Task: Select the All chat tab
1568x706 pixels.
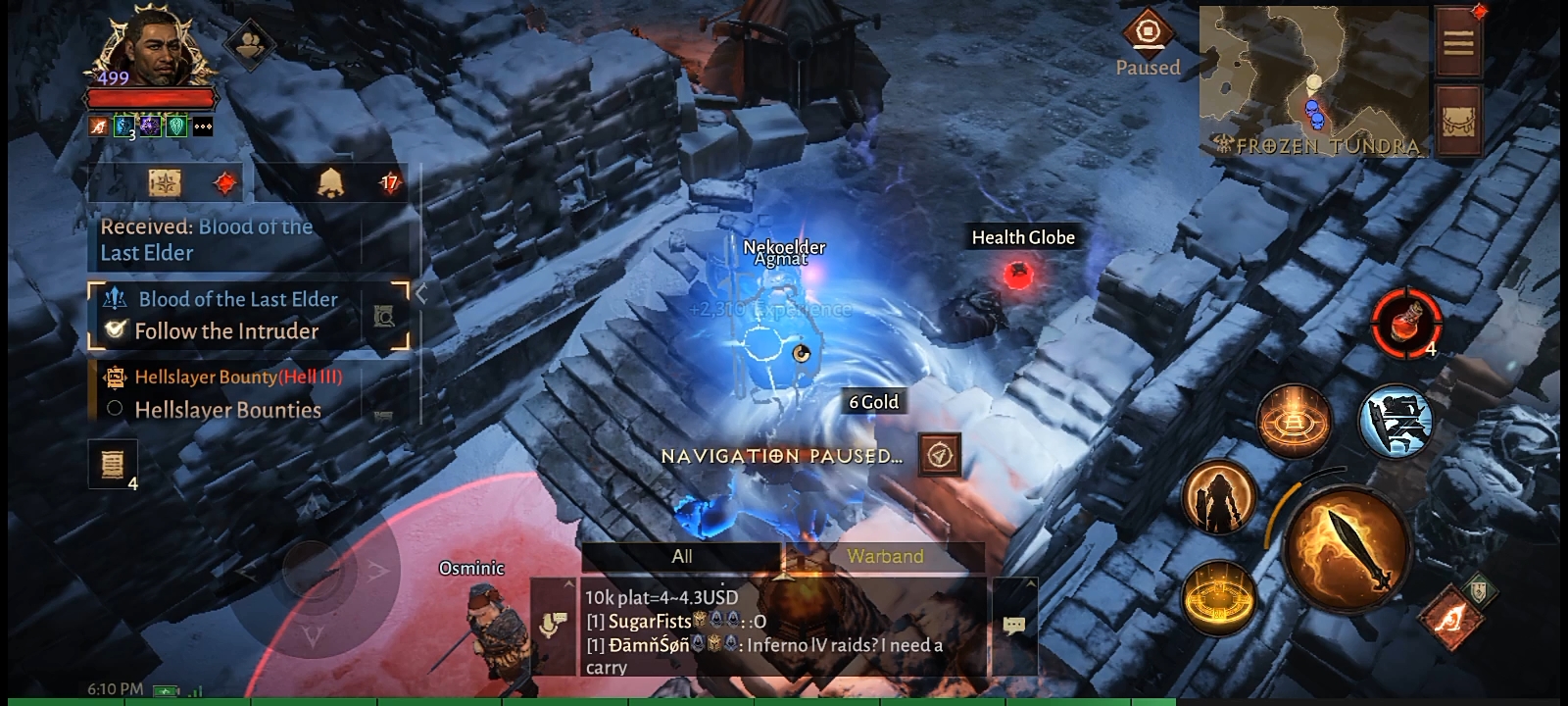Action: (682, 556)
